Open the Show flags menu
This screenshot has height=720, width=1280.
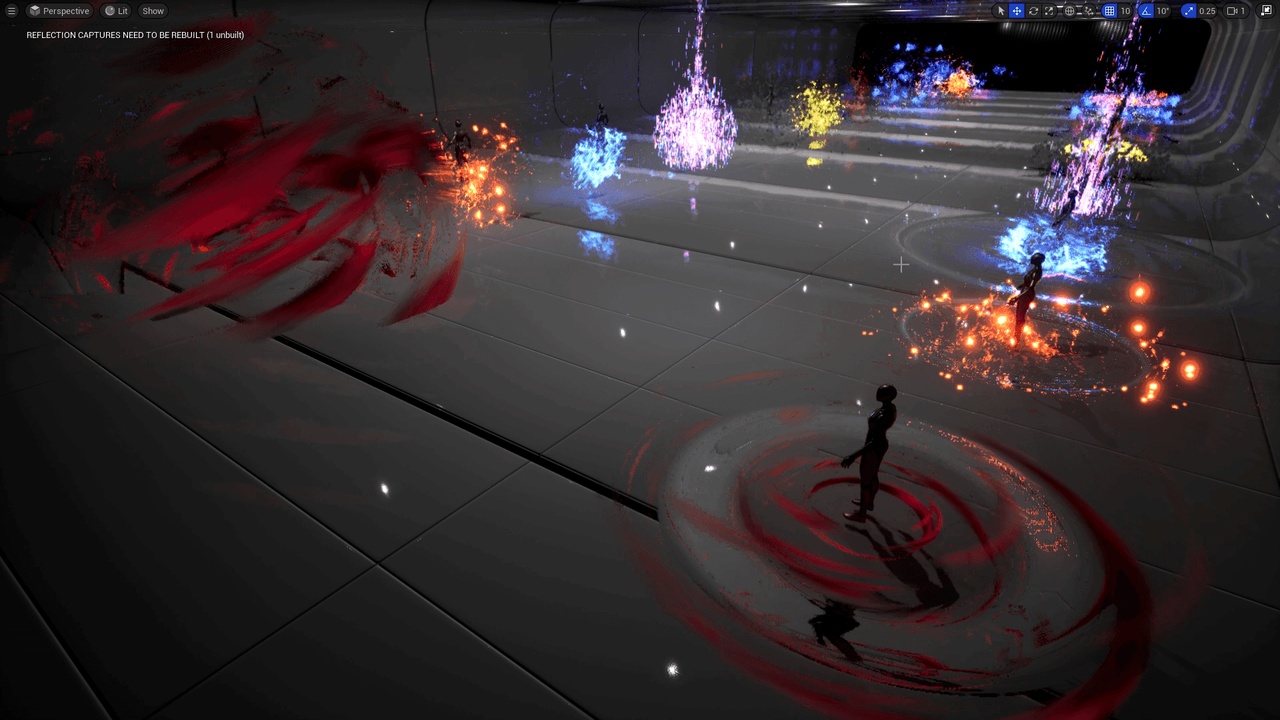point(153,11)
